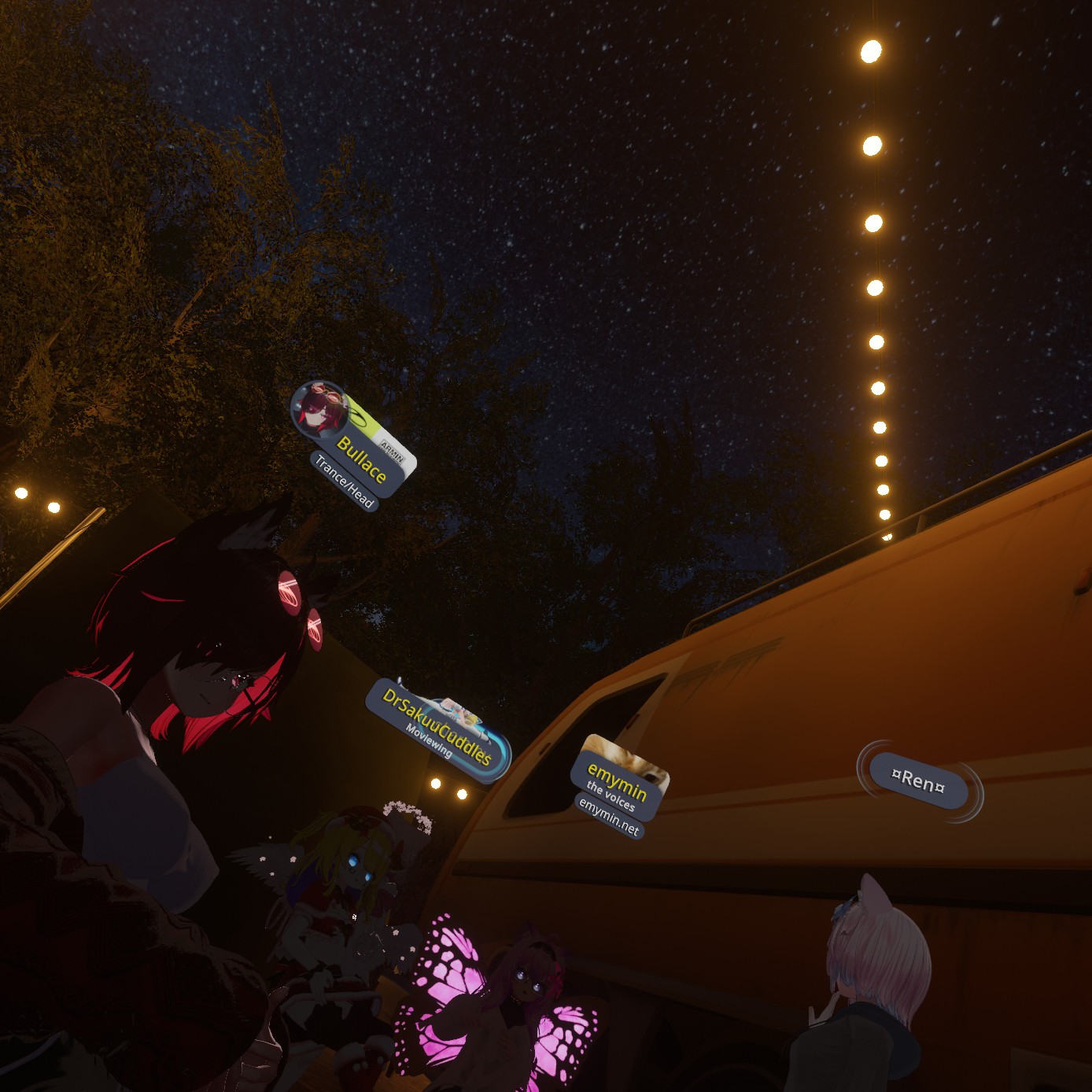Select the emymin player nameplate
The image size is (1092, 1092).
[x=618, y=783]
